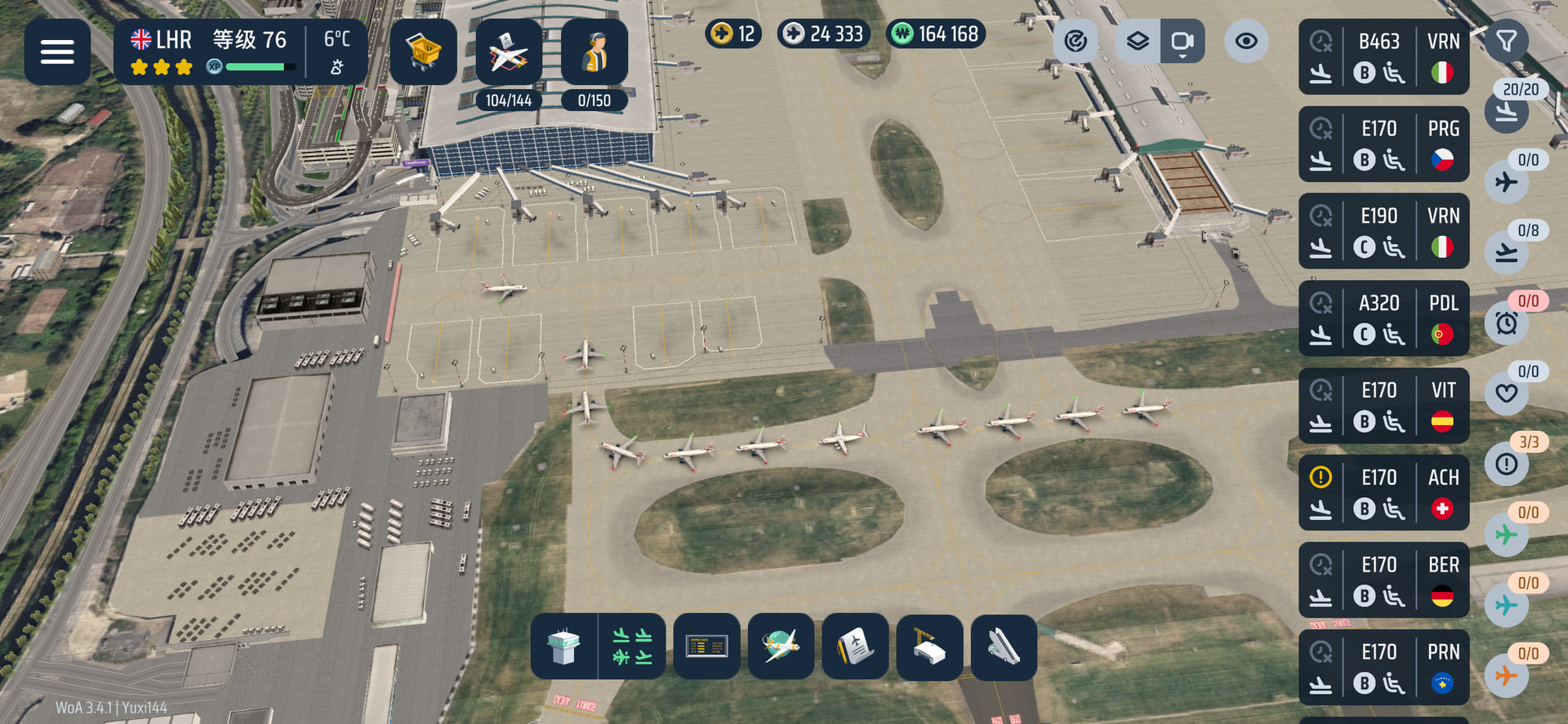Select the E170 flight to BER
Viewport: 1568px width, 724px height.
pos(1383,580)
